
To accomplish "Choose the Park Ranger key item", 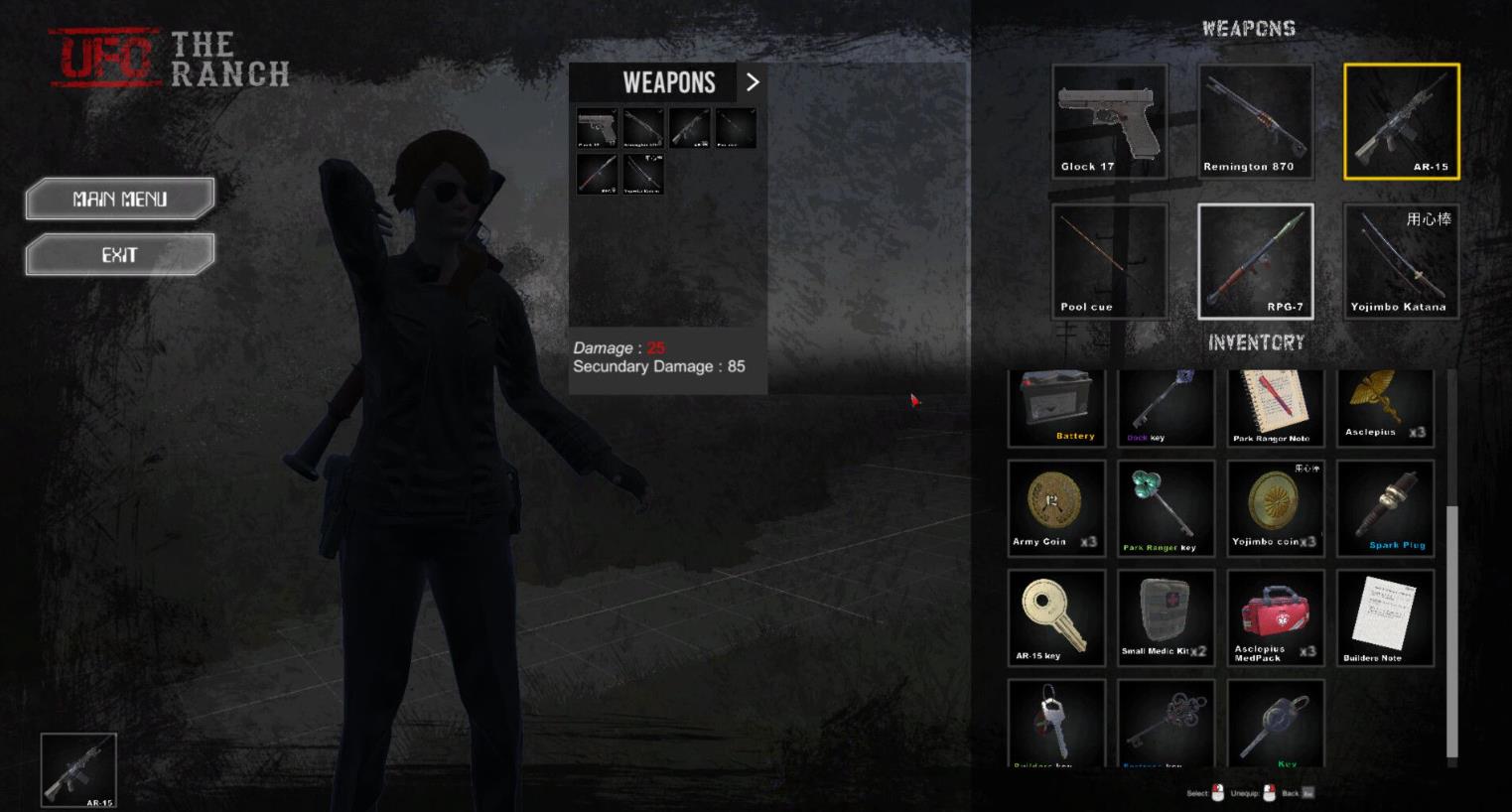I will 1166,508.
